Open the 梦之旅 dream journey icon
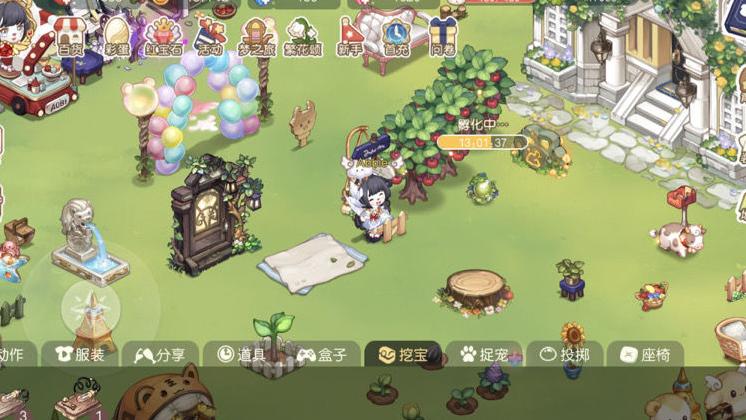746x420 pixels. coord(254,36)
